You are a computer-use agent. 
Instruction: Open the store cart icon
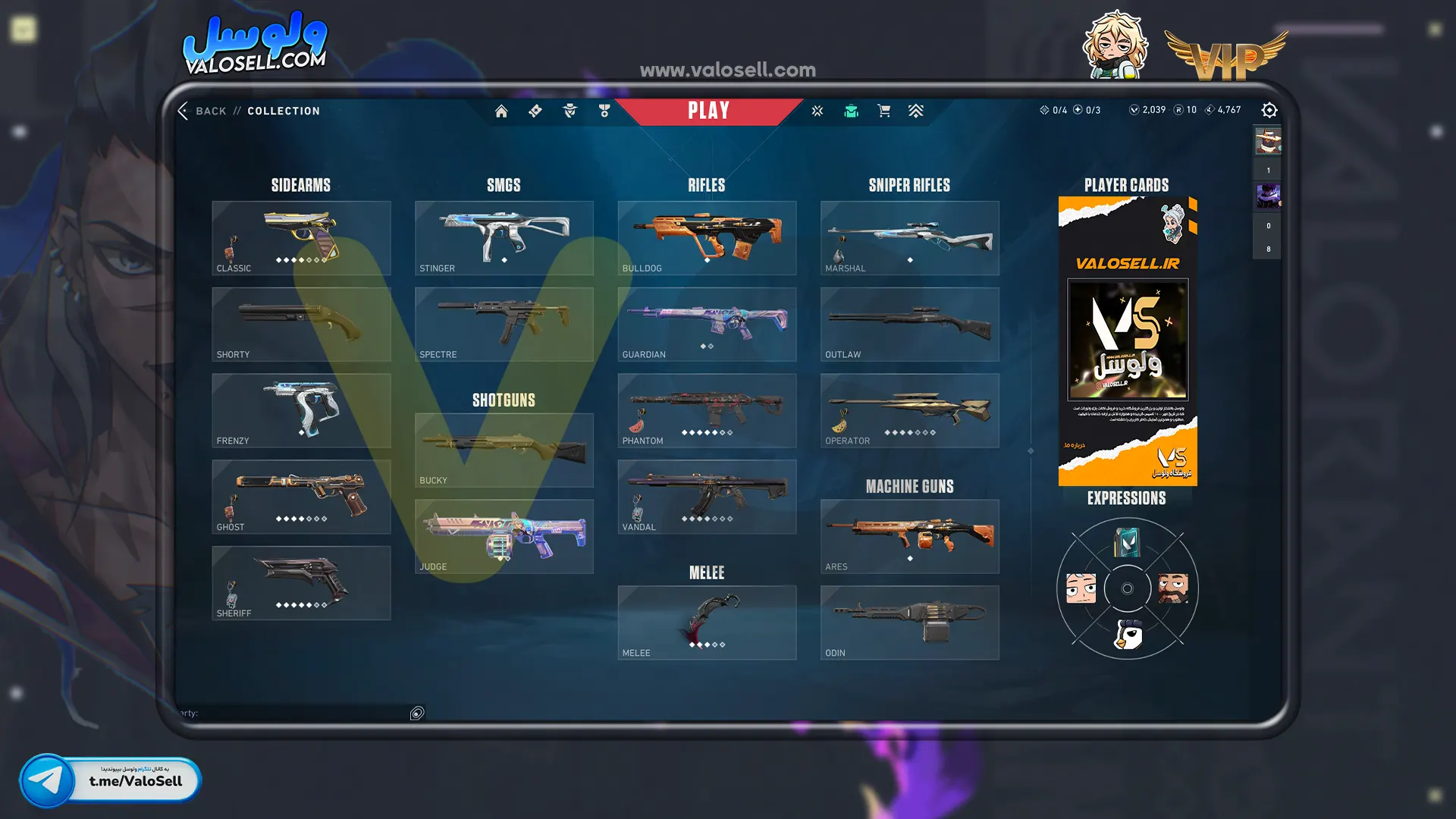pos(883,111)
